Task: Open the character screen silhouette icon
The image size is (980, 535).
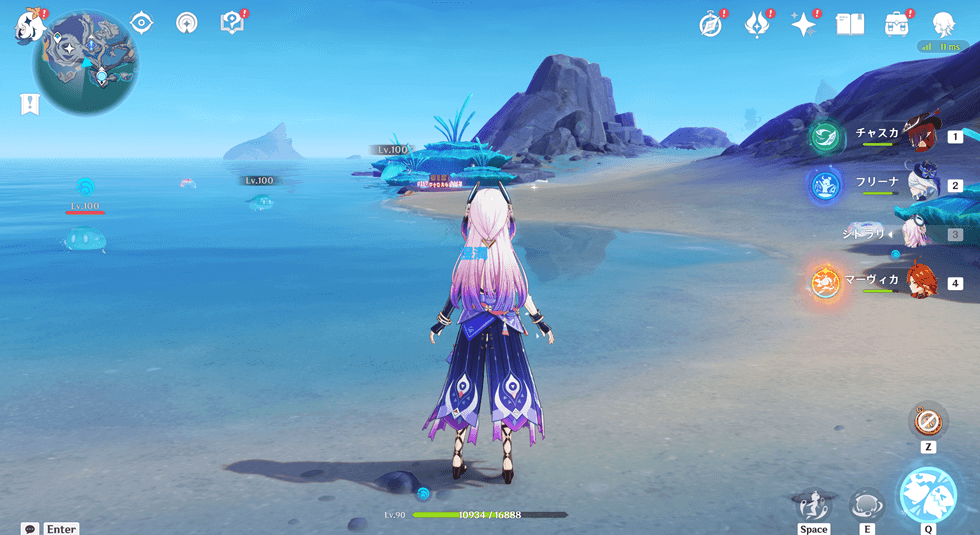Action: pyautogui.click(x=943, y=25)
